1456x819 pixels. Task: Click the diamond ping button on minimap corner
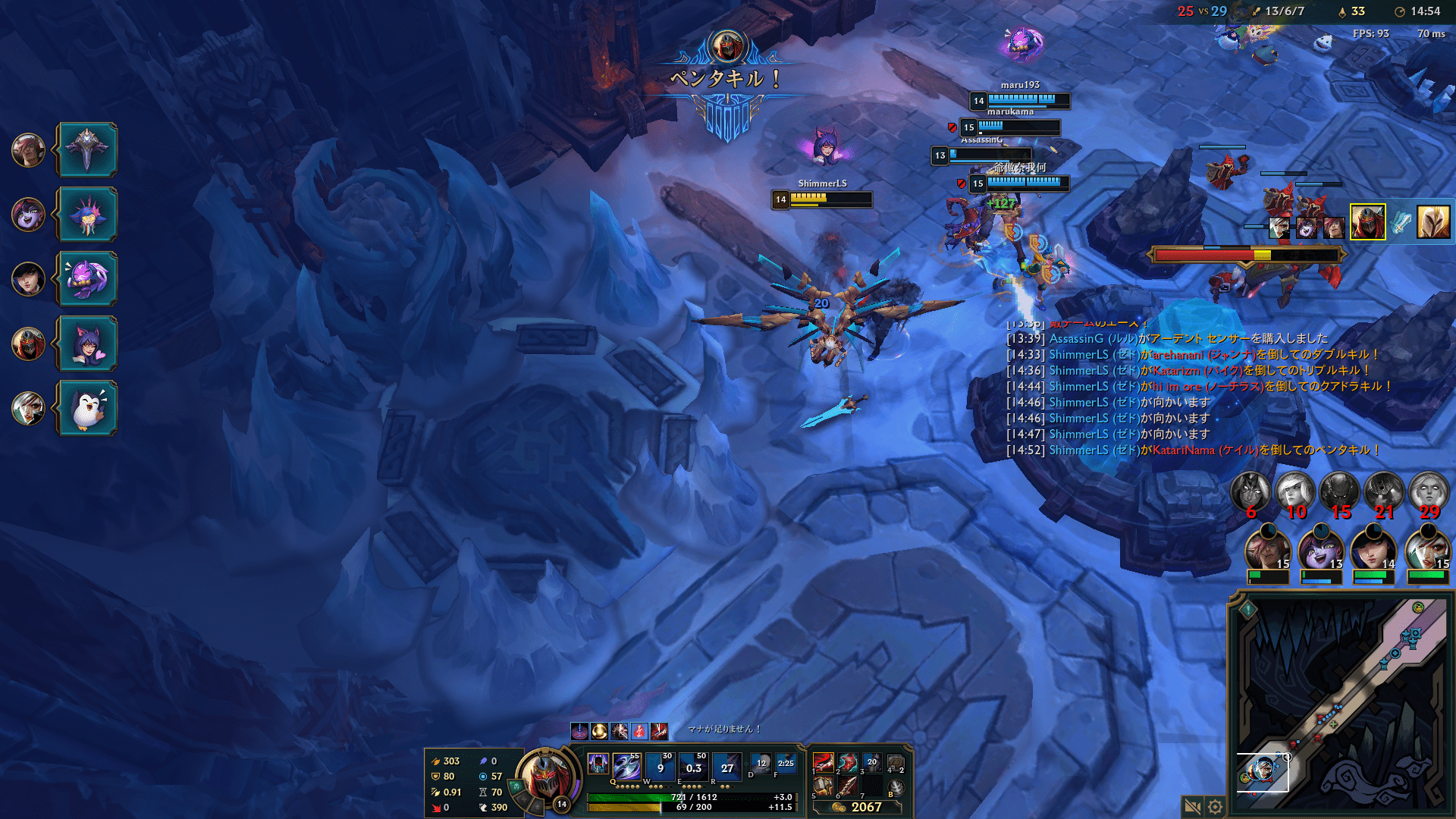coord(1248,608)
